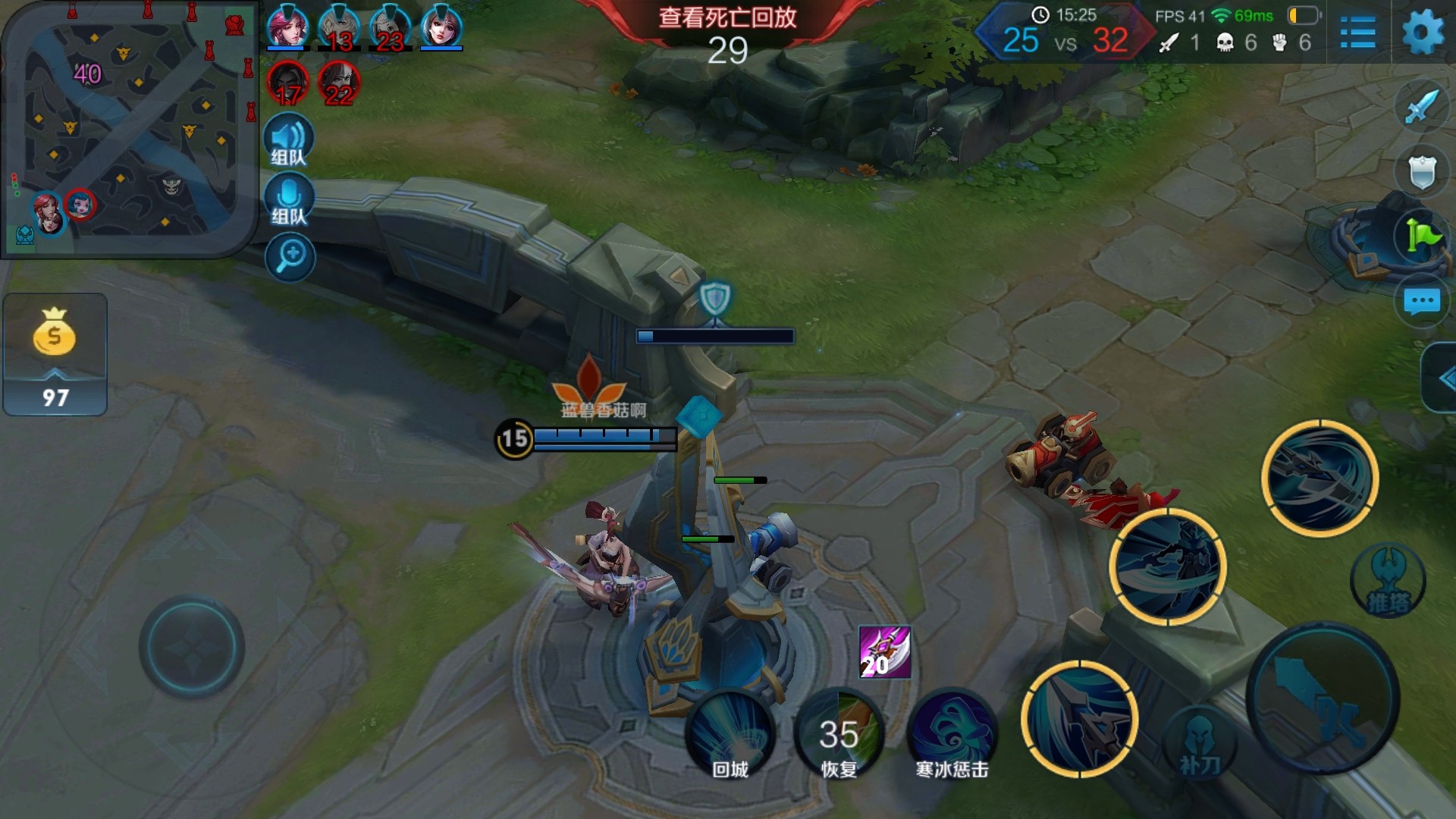Send the green flag gather signal
The height and width of the screenshot is (819, 1456).
point(1422,236)
